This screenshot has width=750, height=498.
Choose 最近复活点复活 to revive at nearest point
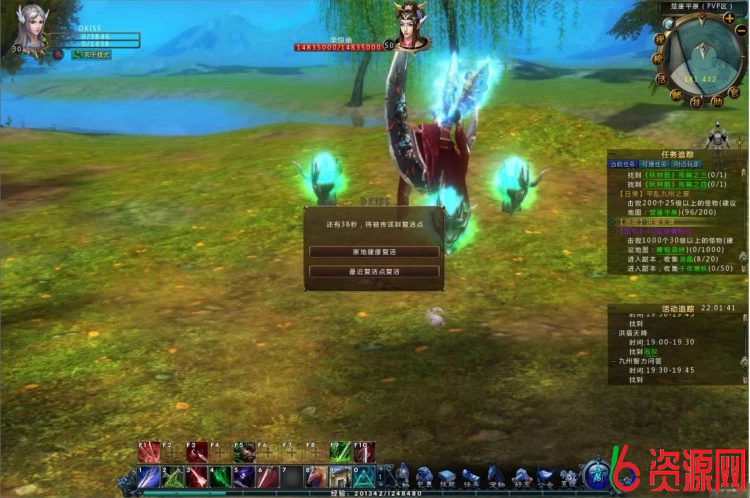pyautogui.click(x=374, y=270)
